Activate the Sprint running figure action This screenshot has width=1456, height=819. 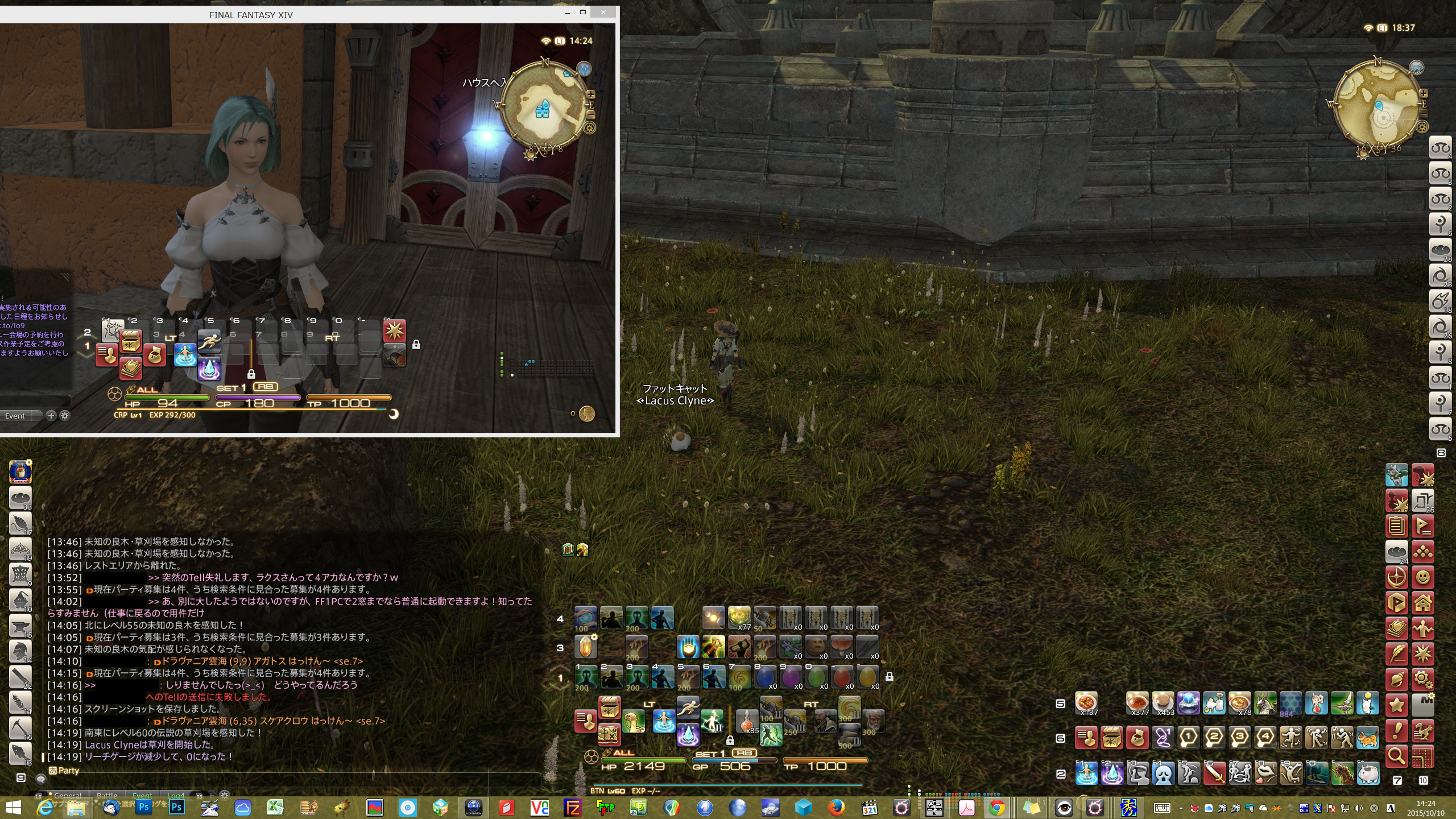688,708
